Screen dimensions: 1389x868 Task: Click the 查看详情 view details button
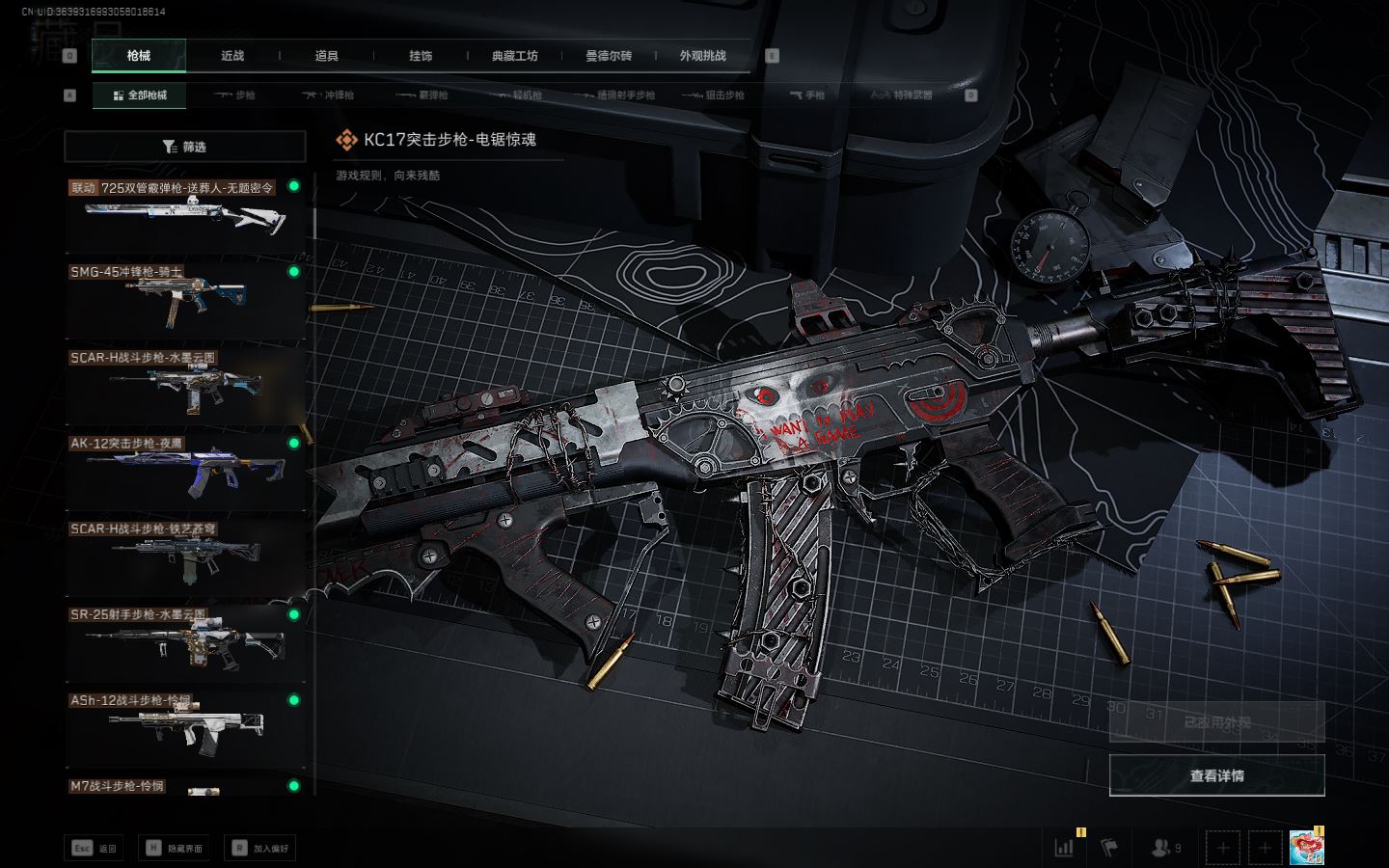pos(1216,775)
